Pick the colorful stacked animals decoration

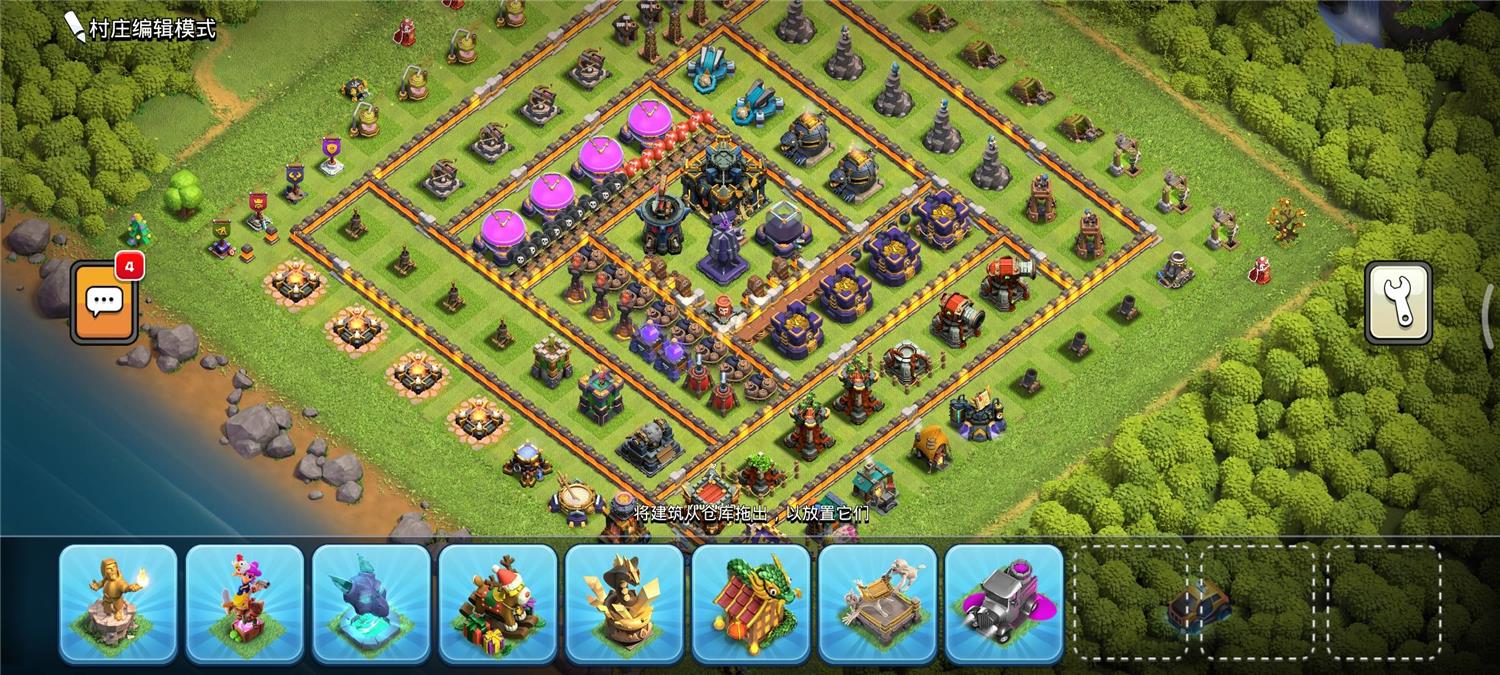pos(245,603)
